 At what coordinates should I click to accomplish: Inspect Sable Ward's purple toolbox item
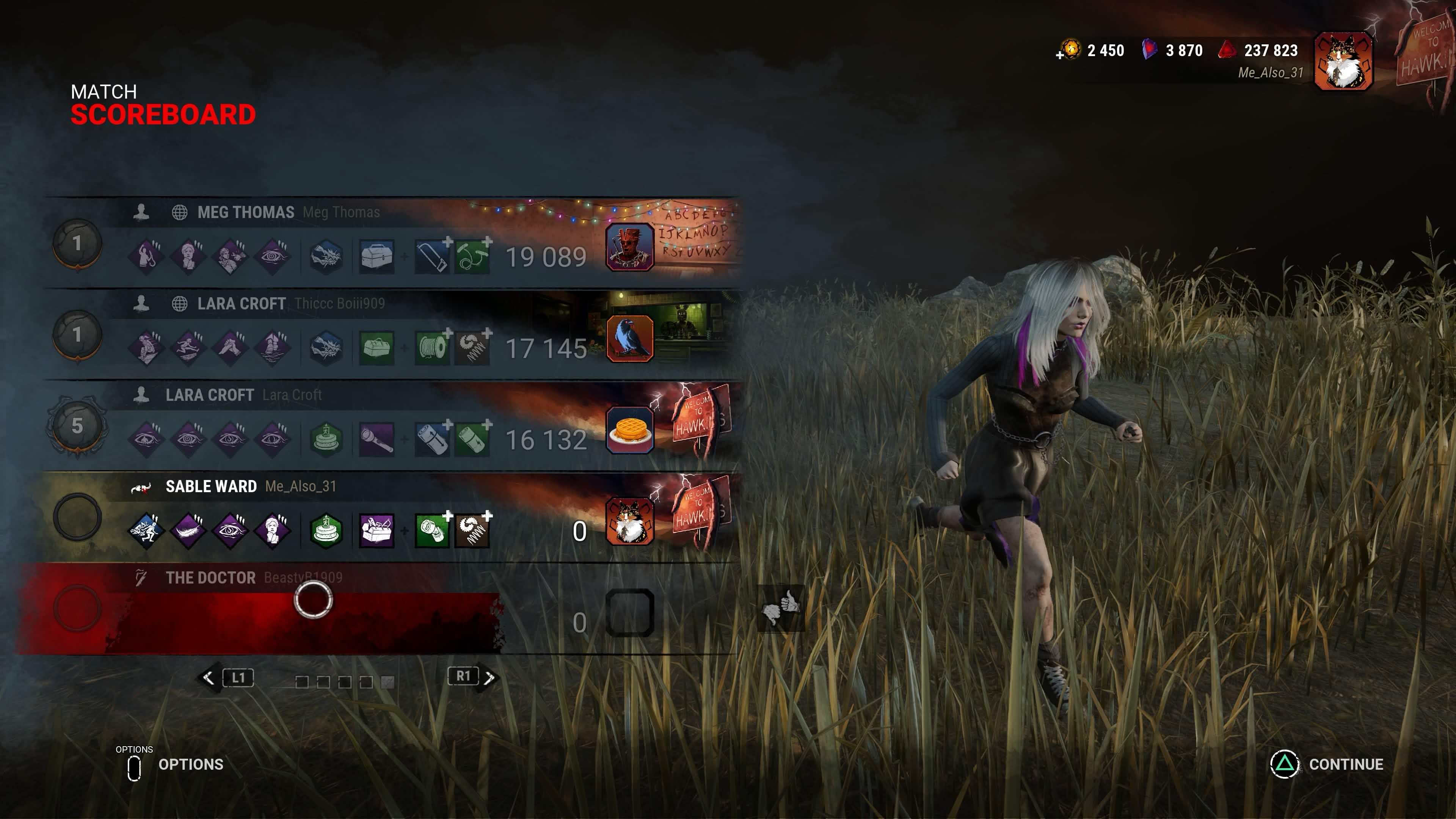(x=377, y=531)
